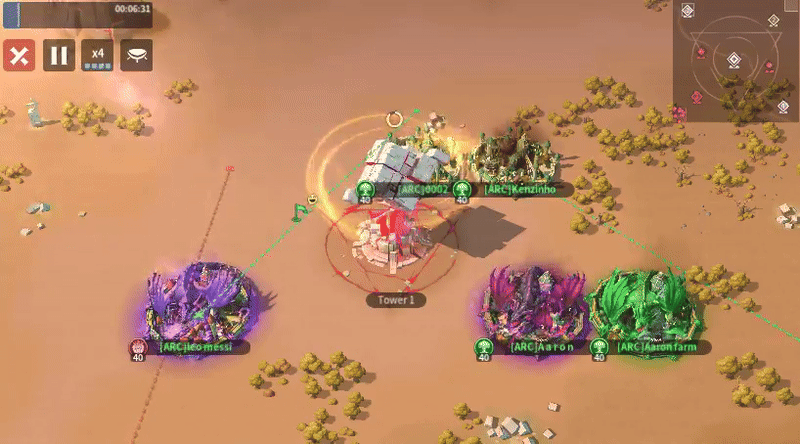800x444 pixels.
Task: Select the [ARC]0002 army label
Action: [423, 188]
